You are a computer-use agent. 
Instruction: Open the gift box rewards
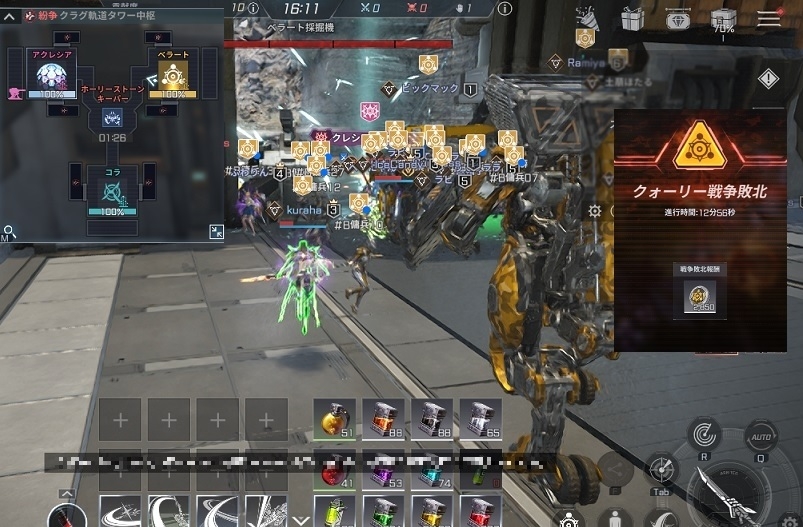coord(632,18)
